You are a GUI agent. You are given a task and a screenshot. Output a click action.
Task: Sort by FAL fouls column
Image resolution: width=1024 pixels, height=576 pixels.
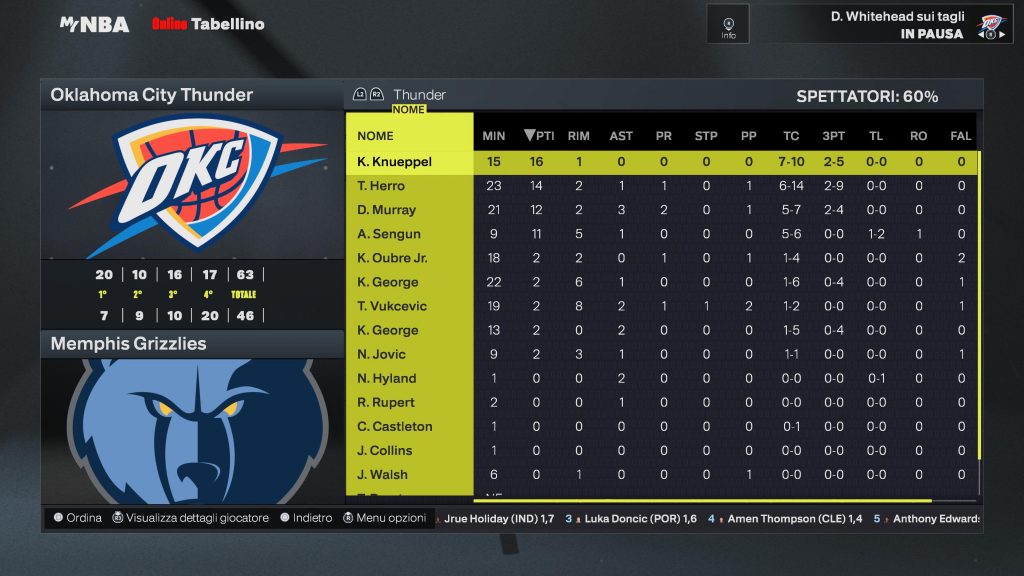(960, 136)
